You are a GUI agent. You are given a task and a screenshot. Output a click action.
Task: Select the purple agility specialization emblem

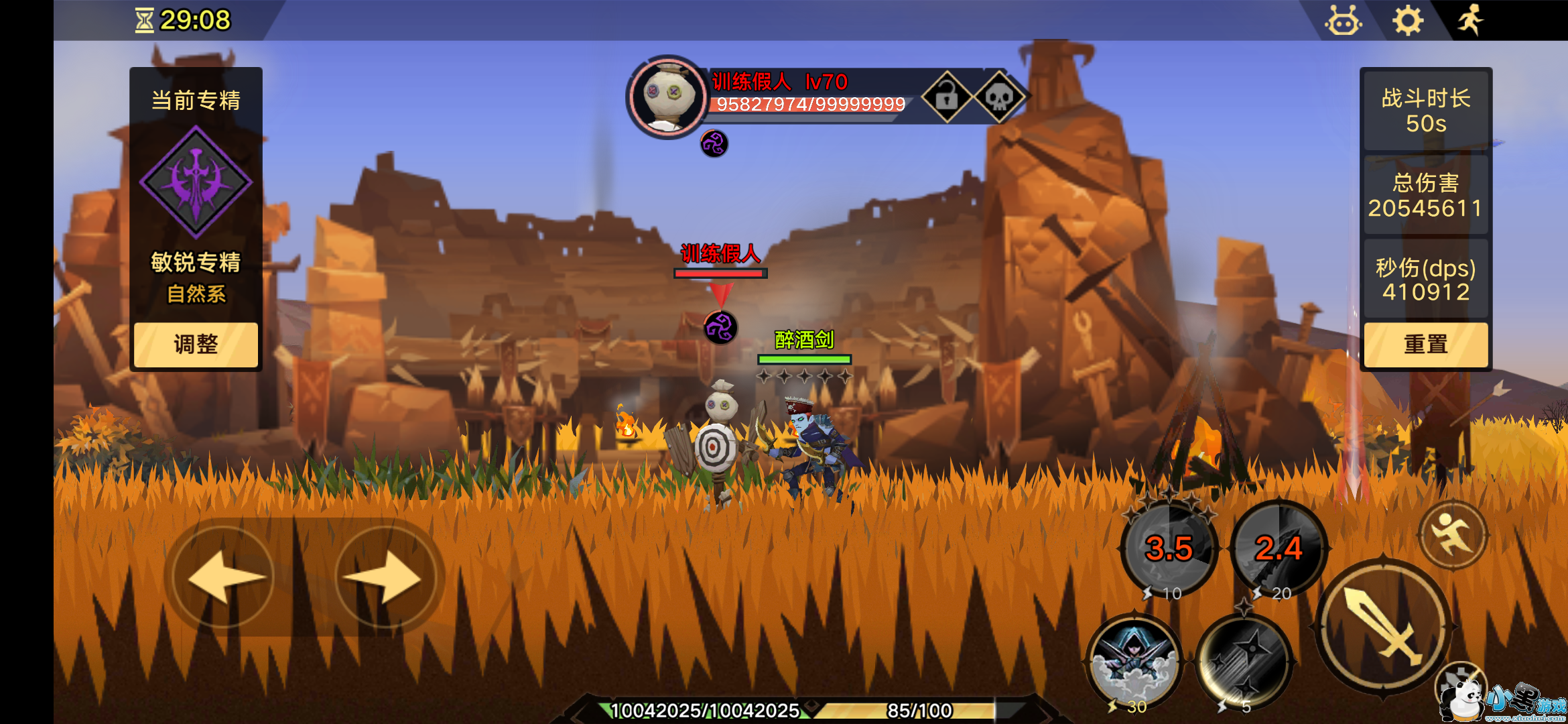point(196,182)
